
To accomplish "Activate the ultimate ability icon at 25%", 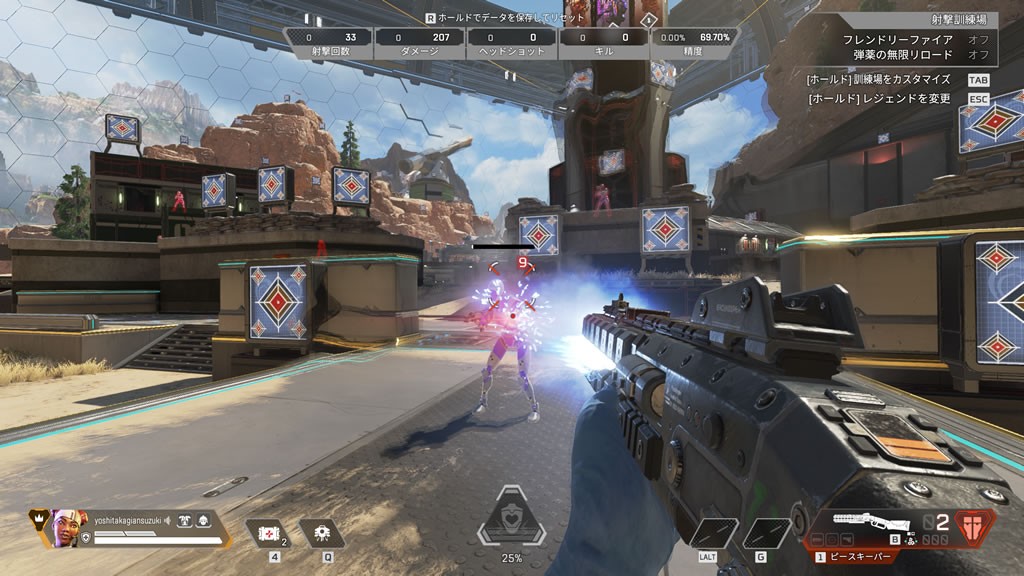I will click(x=511, y=519).
